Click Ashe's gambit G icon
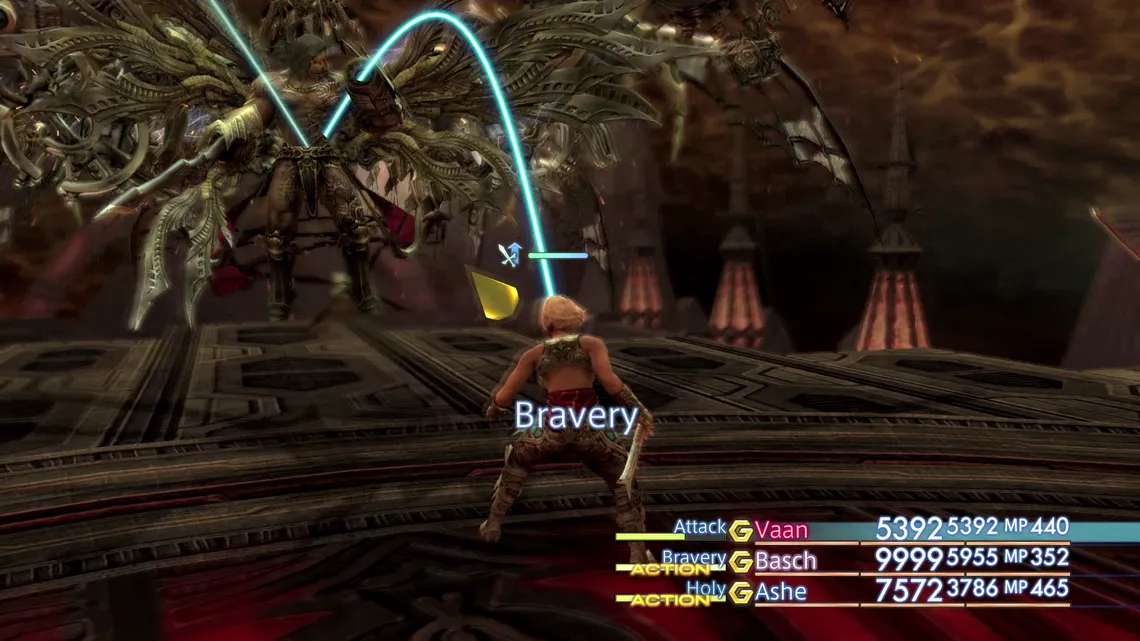Image resolution: width=1140 pixels, height=641 pixels. [x=740, y=593]
